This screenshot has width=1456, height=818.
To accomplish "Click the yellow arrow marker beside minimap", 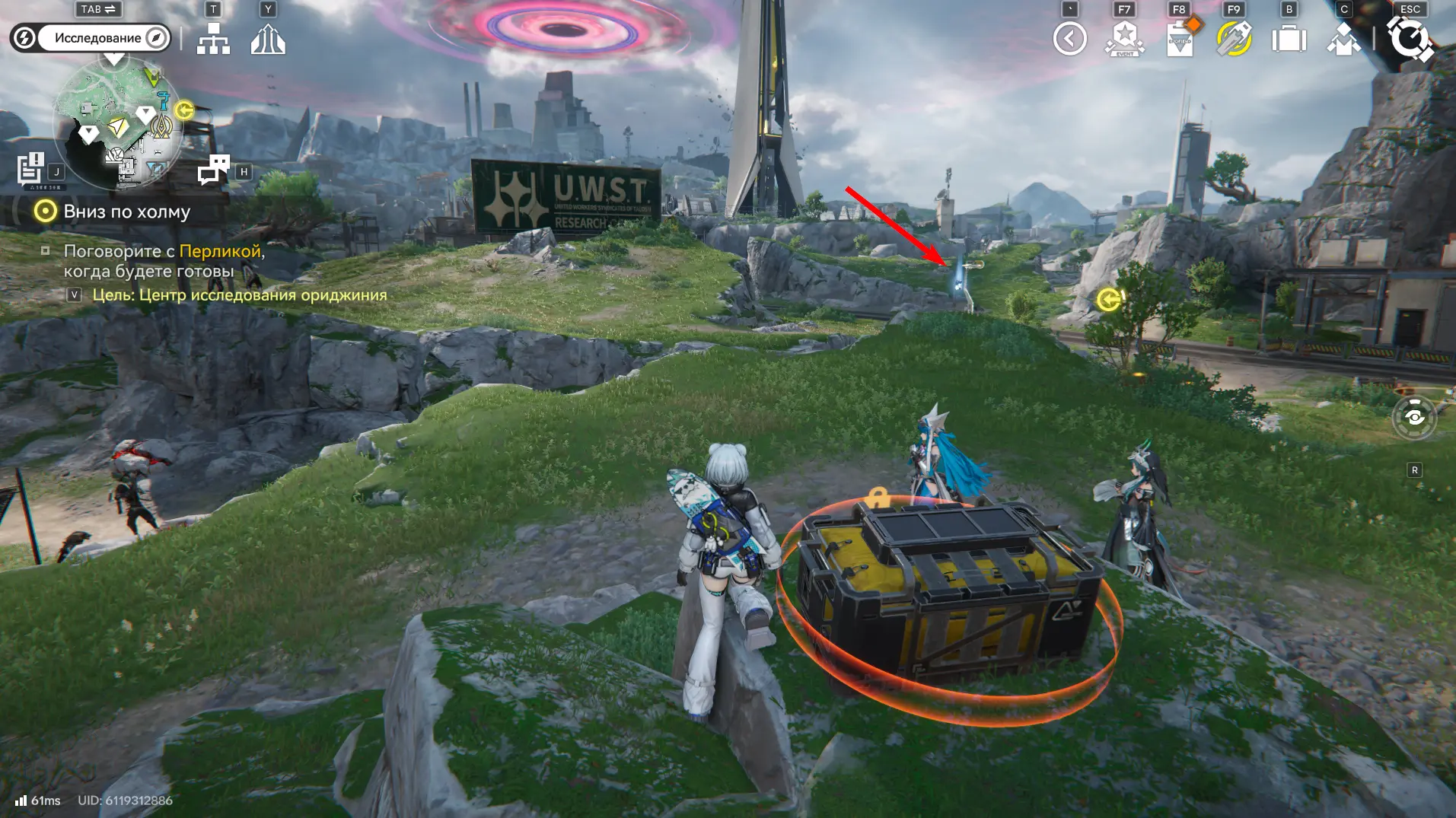I will [184, 110].
